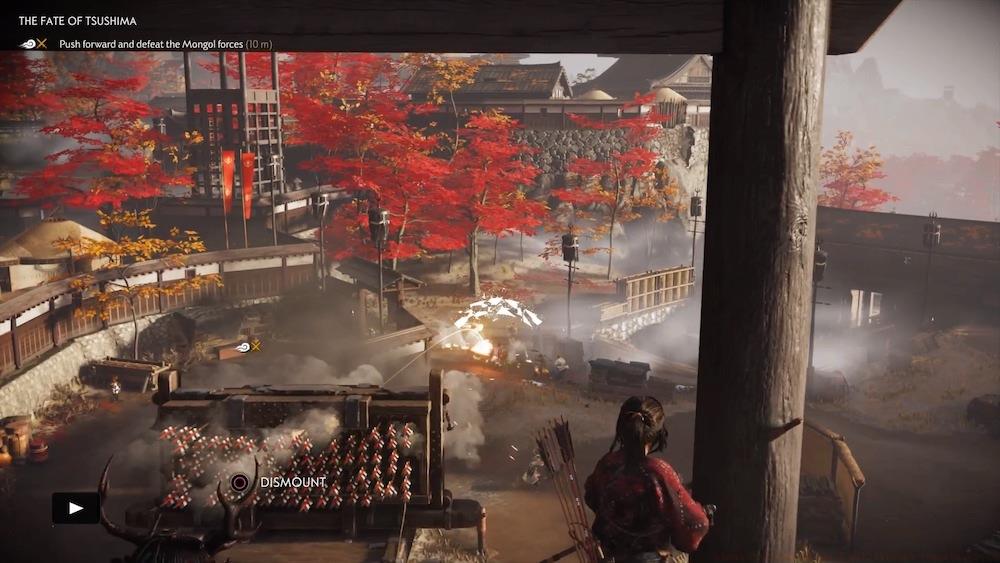Click the objective waypoint marker above the hwacha

(246, 346)
